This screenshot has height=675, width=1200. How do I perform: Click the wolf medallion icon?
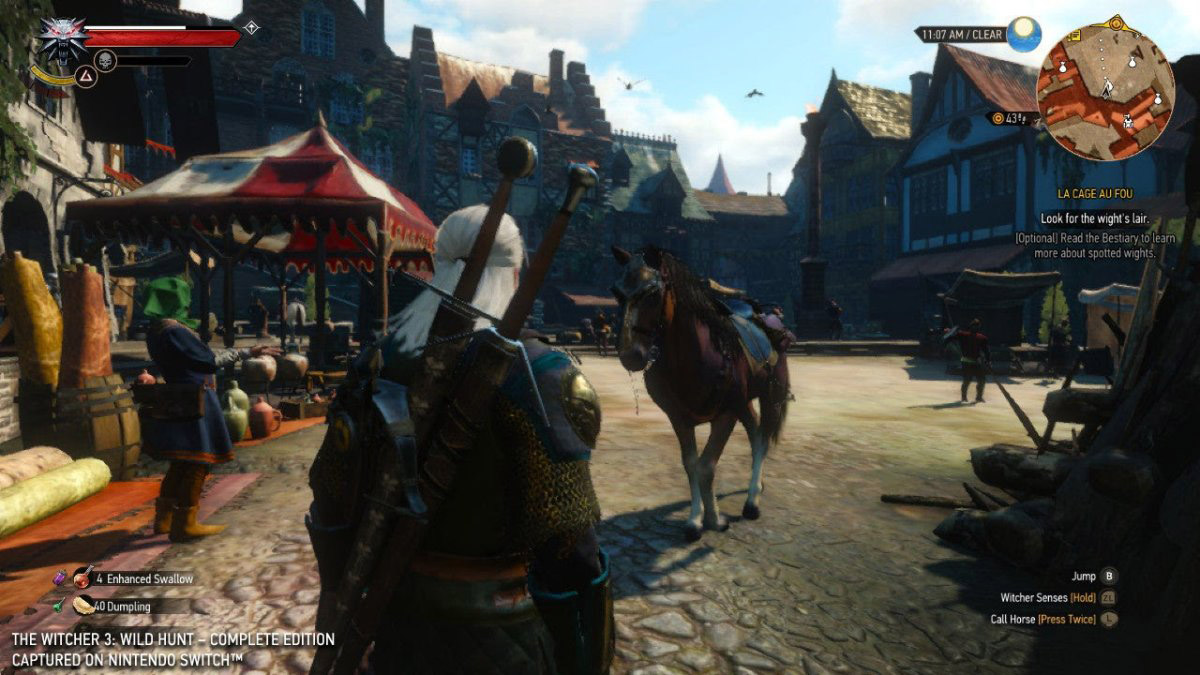[x=61, y=38]
